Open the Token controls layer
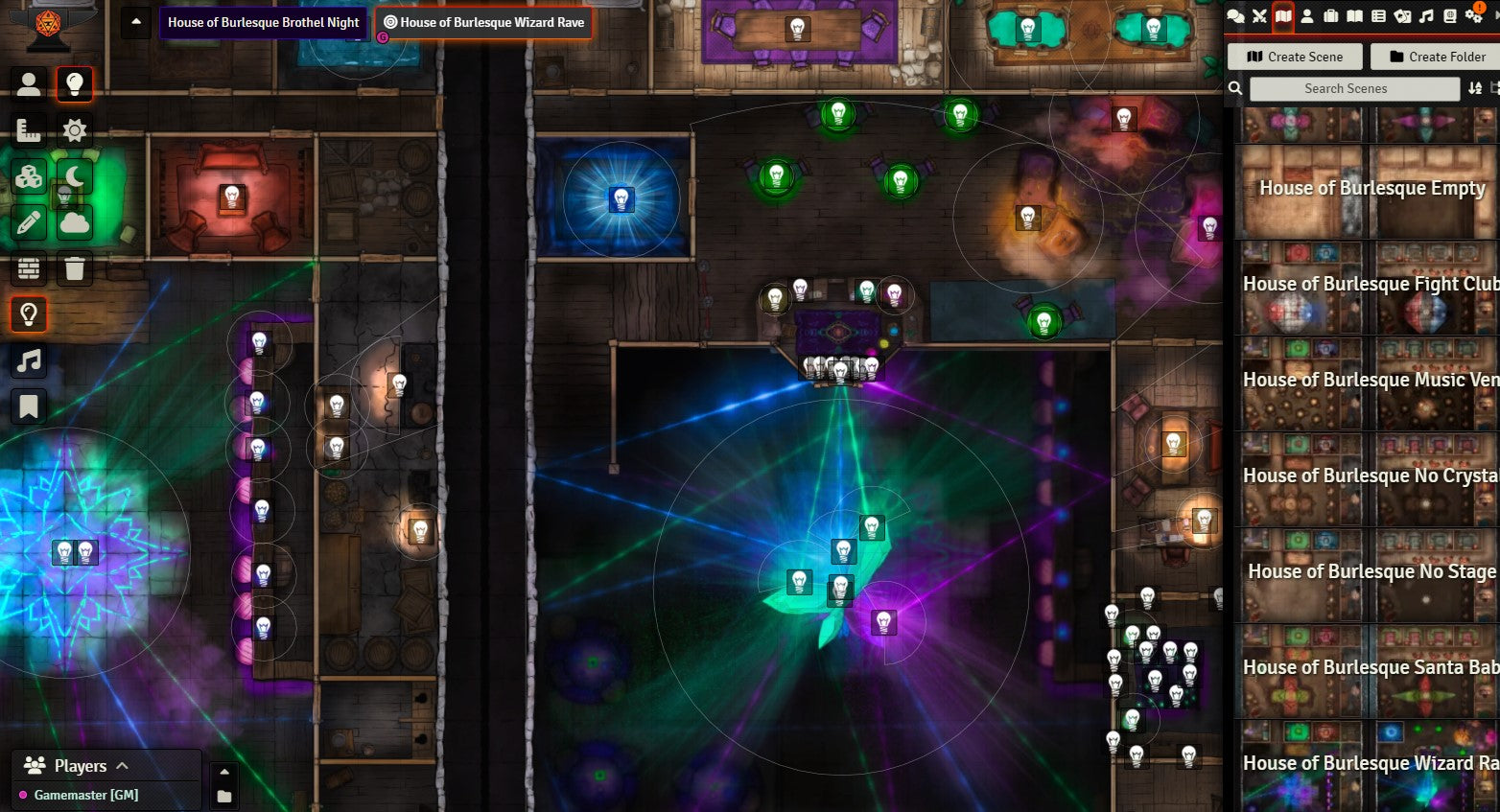Image resolution: width=1500 pixels, height=812 pixels. [x=29, y=84]
